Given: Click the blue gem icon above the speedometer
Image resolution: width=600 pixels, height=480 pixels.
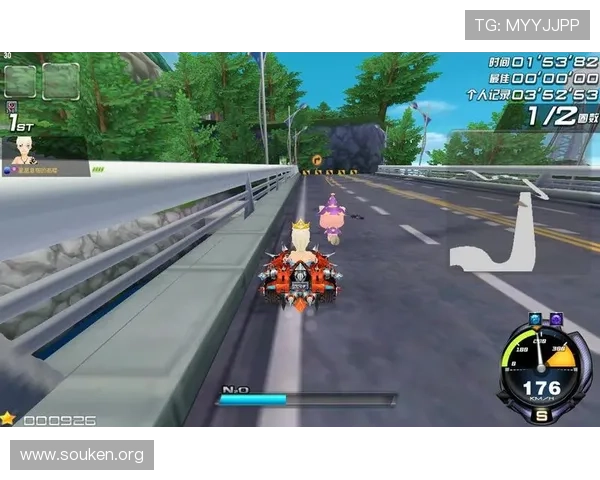Looking at the screenshot, I should (x=536, y=320).
